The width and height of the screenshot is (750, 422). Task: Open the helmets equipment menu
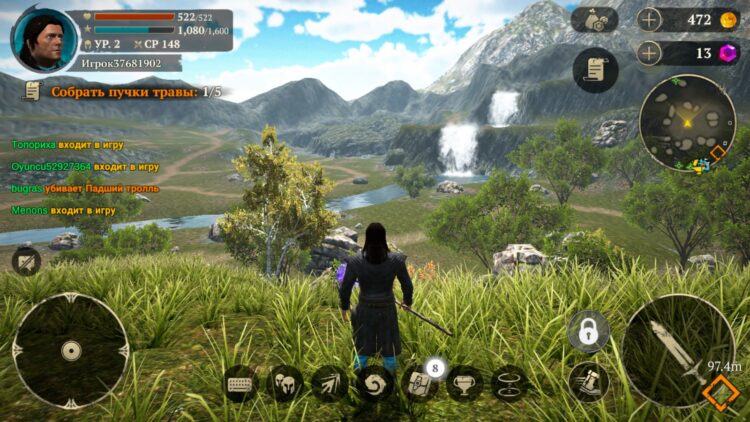pyautogui.click(x=285, y=383)
